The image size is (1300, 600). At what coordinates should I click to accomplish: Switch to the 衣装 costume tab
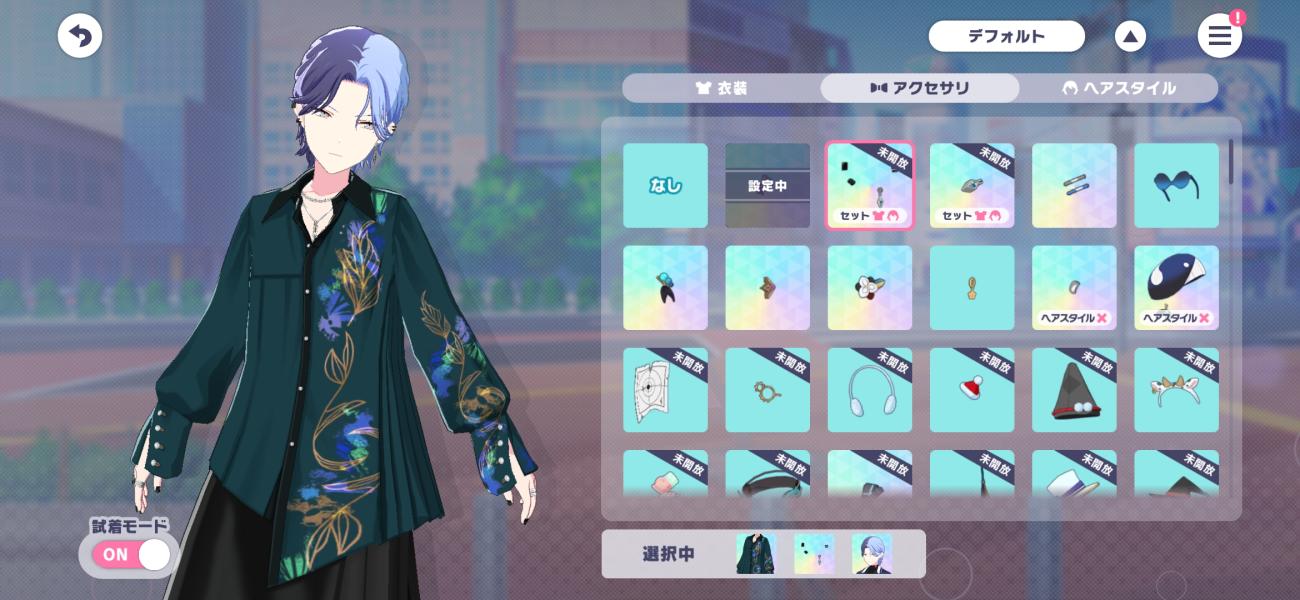[x=721, y=88]
